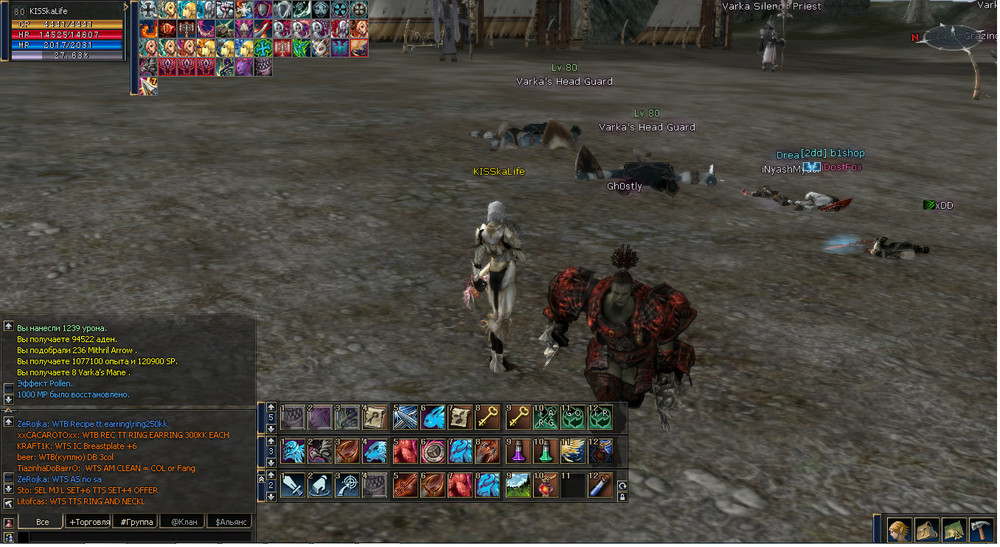Click the landscape picture hotbar slot

coord(517,486)
